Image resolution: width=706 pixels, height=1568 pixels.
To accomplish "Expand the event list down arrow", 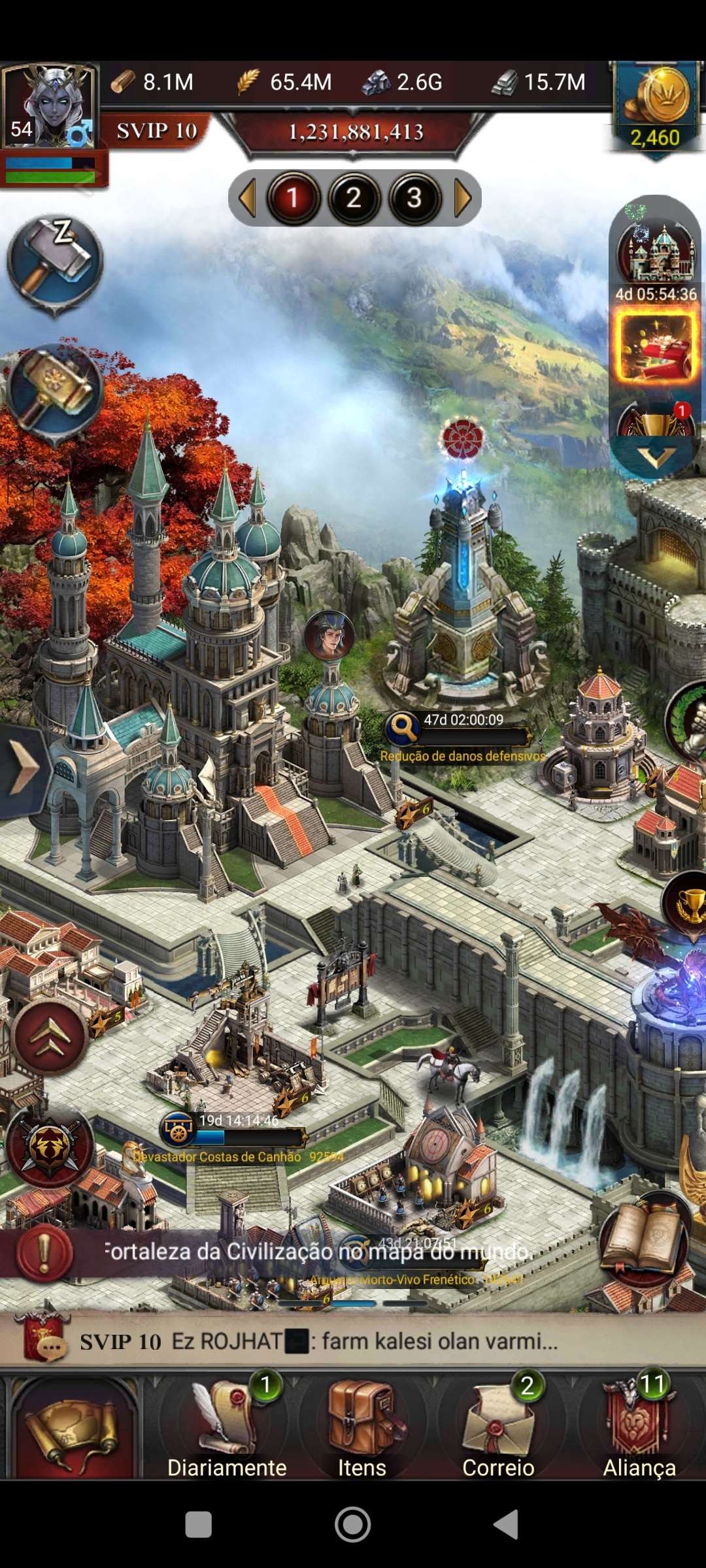I will [x=655, y=456].
